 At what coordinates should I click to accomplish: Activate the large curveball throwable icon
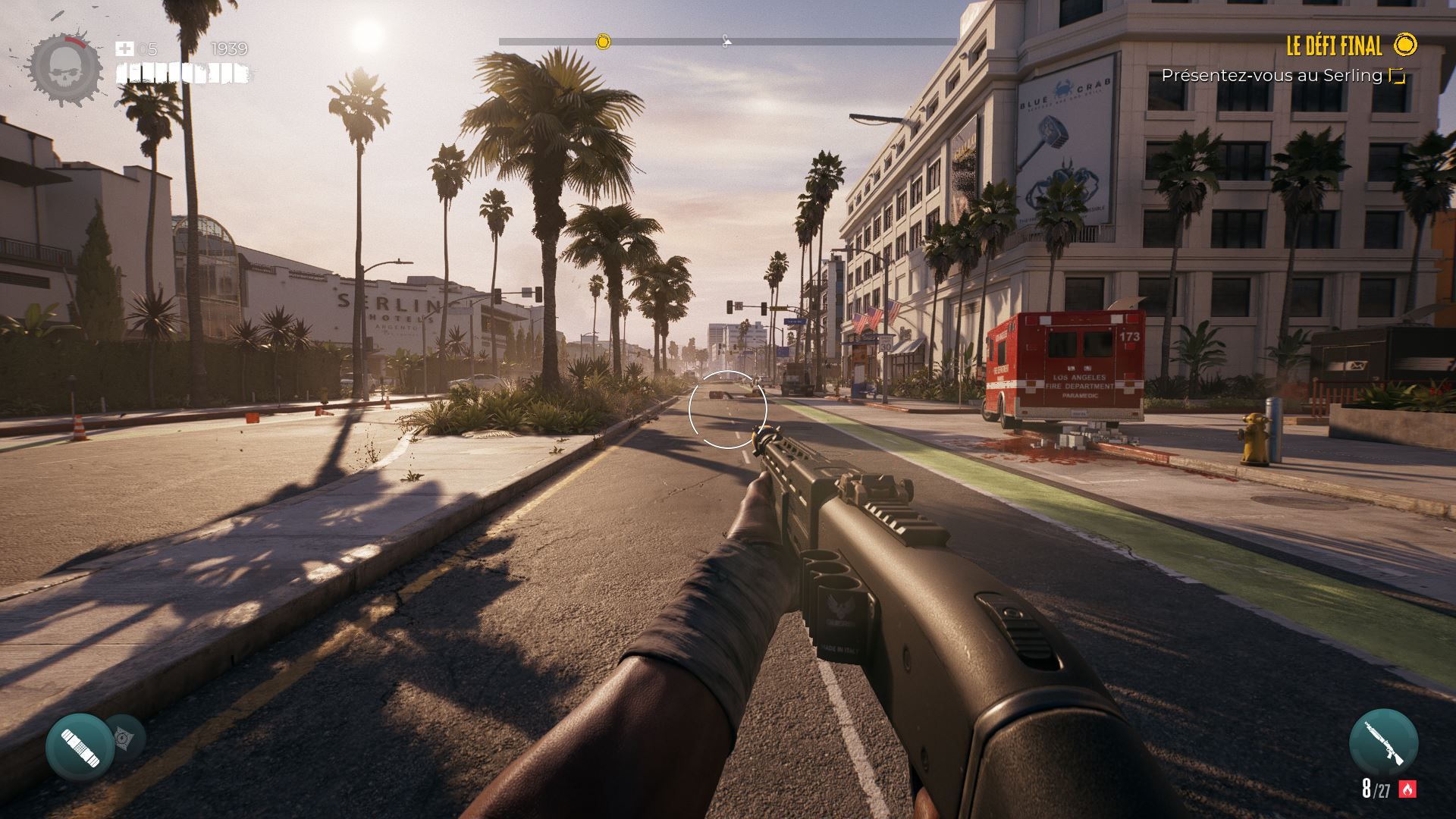point(80,748)
